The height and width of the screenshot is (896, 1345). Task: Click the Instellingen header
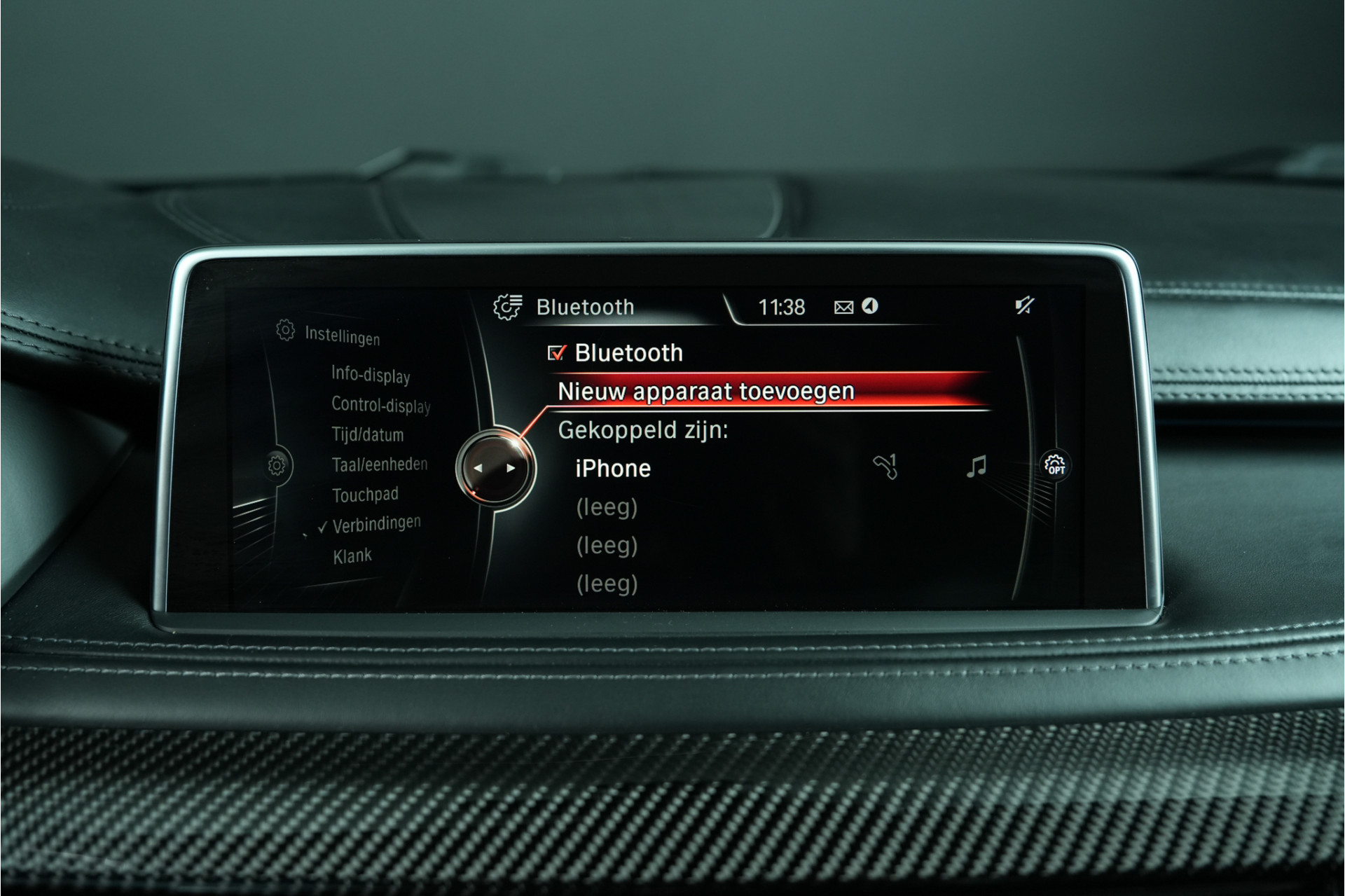(342, 336)
